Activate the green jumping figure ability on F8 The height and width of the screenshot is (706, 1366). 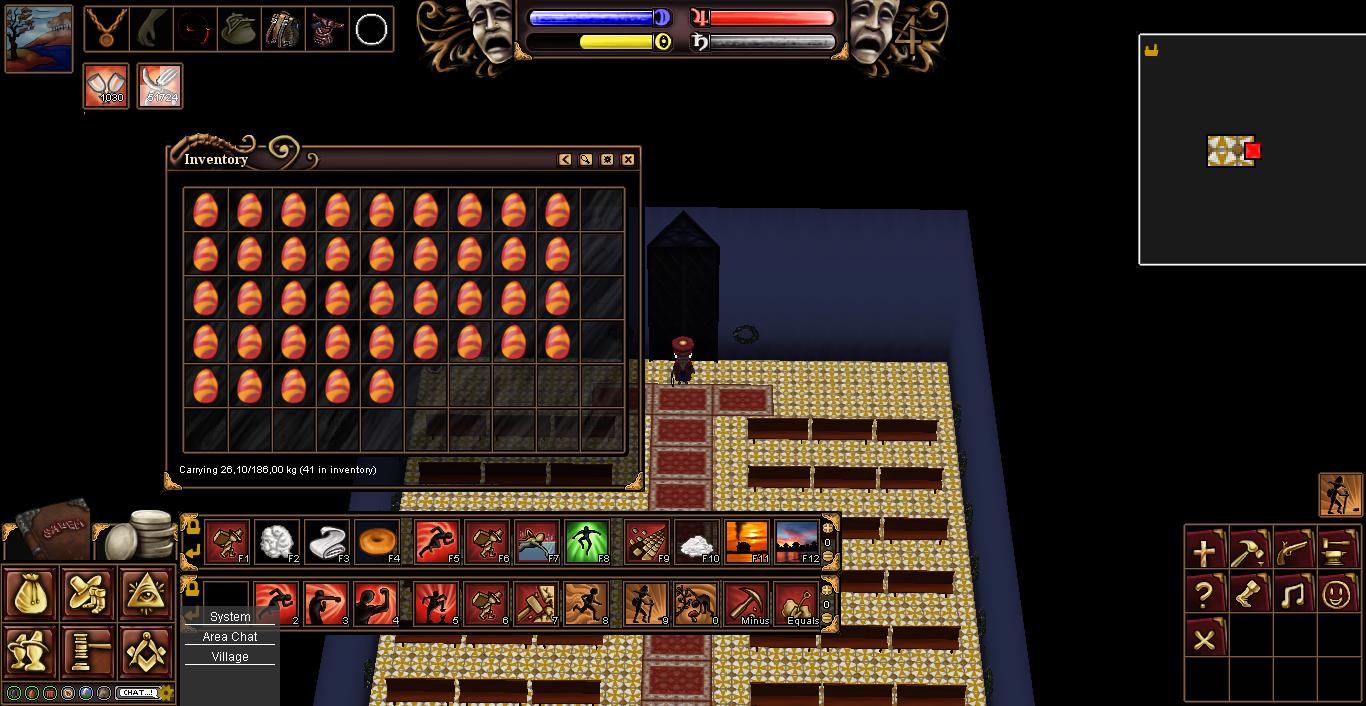(587, 543)
